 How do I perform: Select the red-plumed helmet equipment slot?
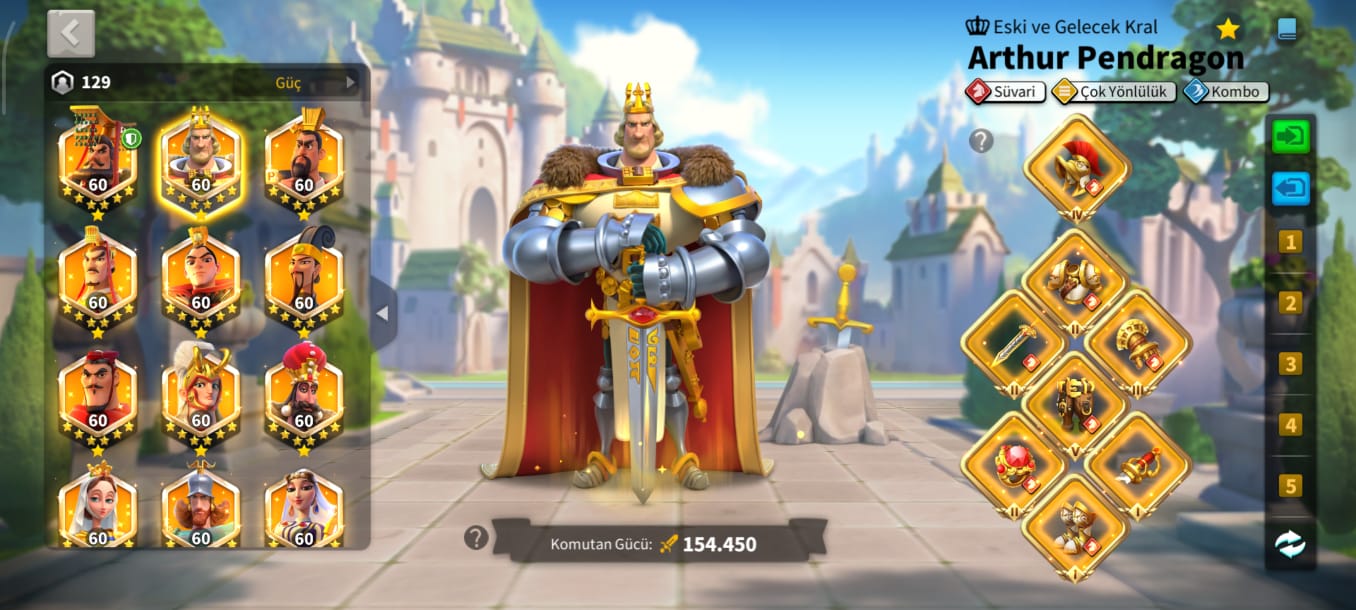1076,166
